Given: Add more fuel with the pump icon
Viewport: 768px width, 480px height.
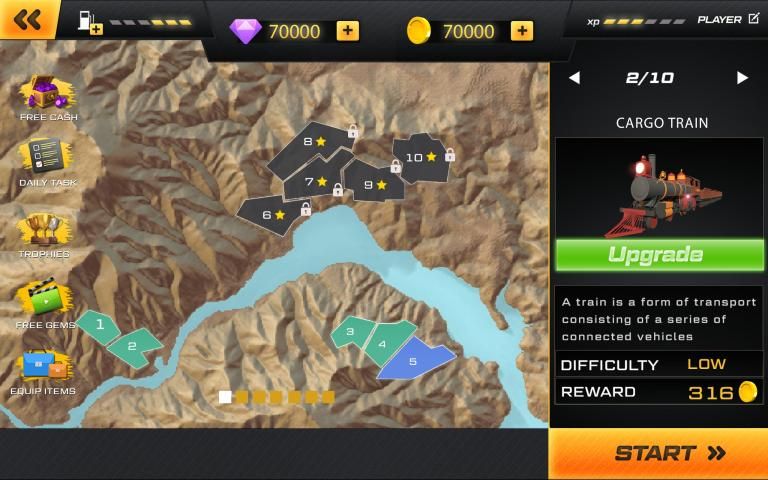Looking at the screenshot, I should click(x=89, y=20).
